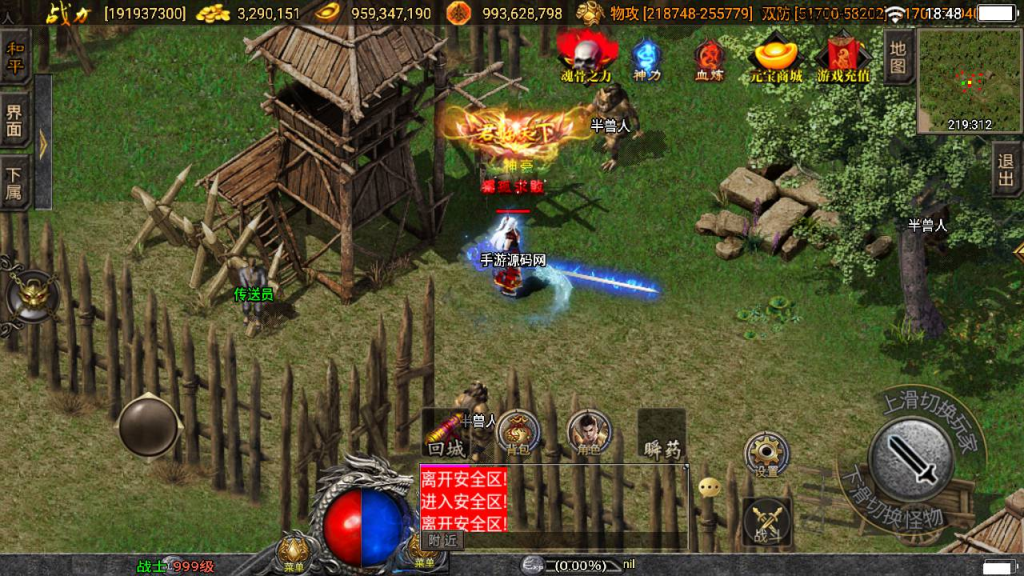The image size is (1024, 576).
Task: Tap the large sword attack button
Action: pos(909,459)
